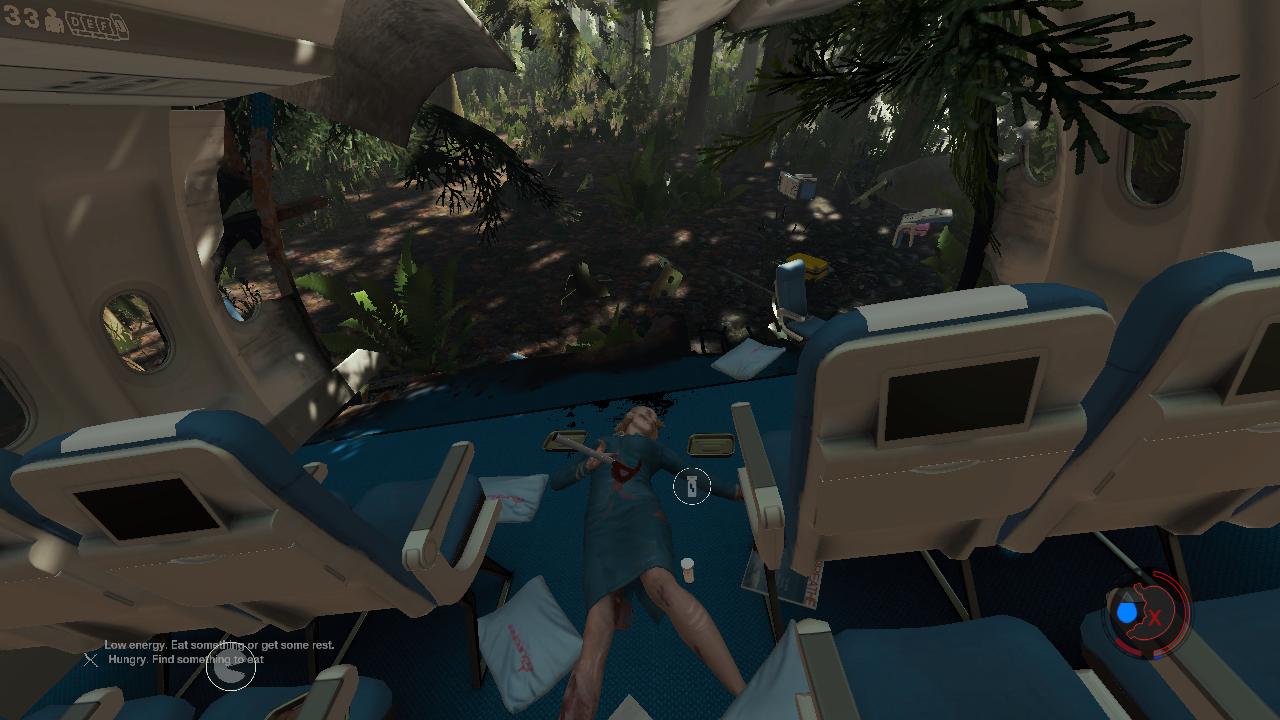
Task: Click the blue water drop thirst icon
Action: tap(1128, 612)
